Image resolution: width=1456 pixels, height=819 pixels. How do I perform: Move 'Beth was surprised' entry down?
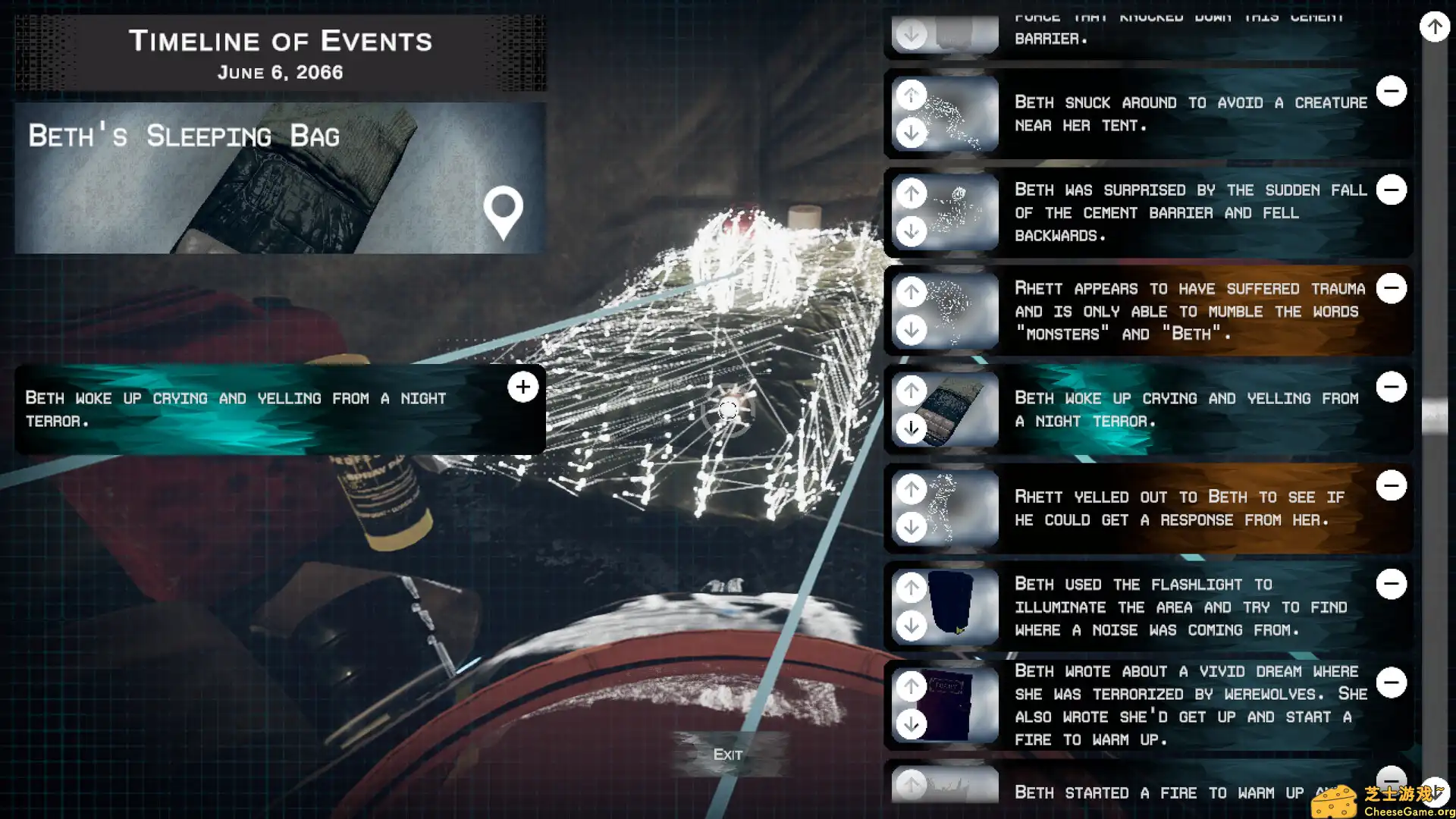912,231
